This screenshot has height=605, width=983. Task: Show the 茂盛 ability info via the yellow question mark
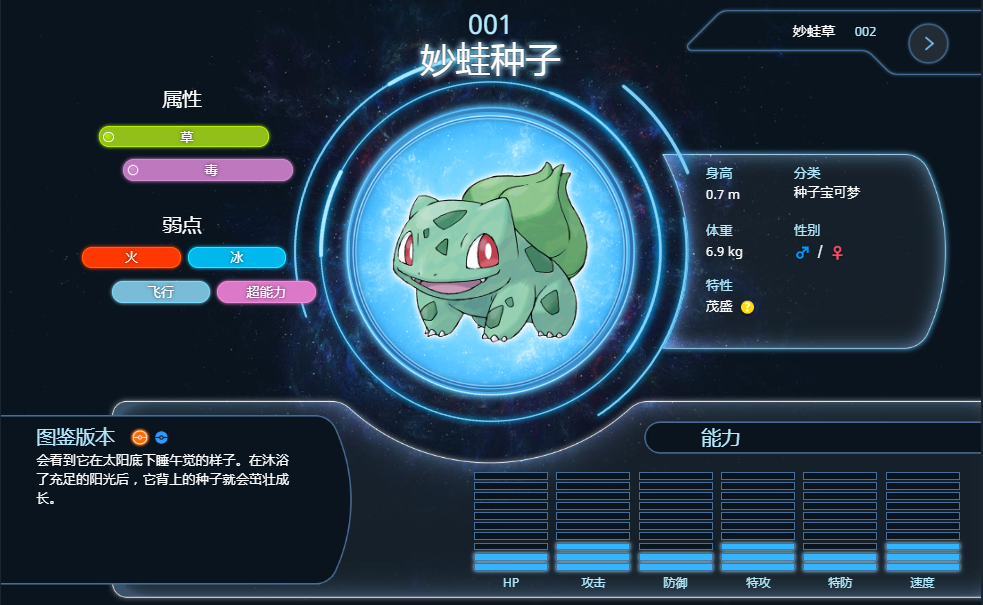pos(748,307)
